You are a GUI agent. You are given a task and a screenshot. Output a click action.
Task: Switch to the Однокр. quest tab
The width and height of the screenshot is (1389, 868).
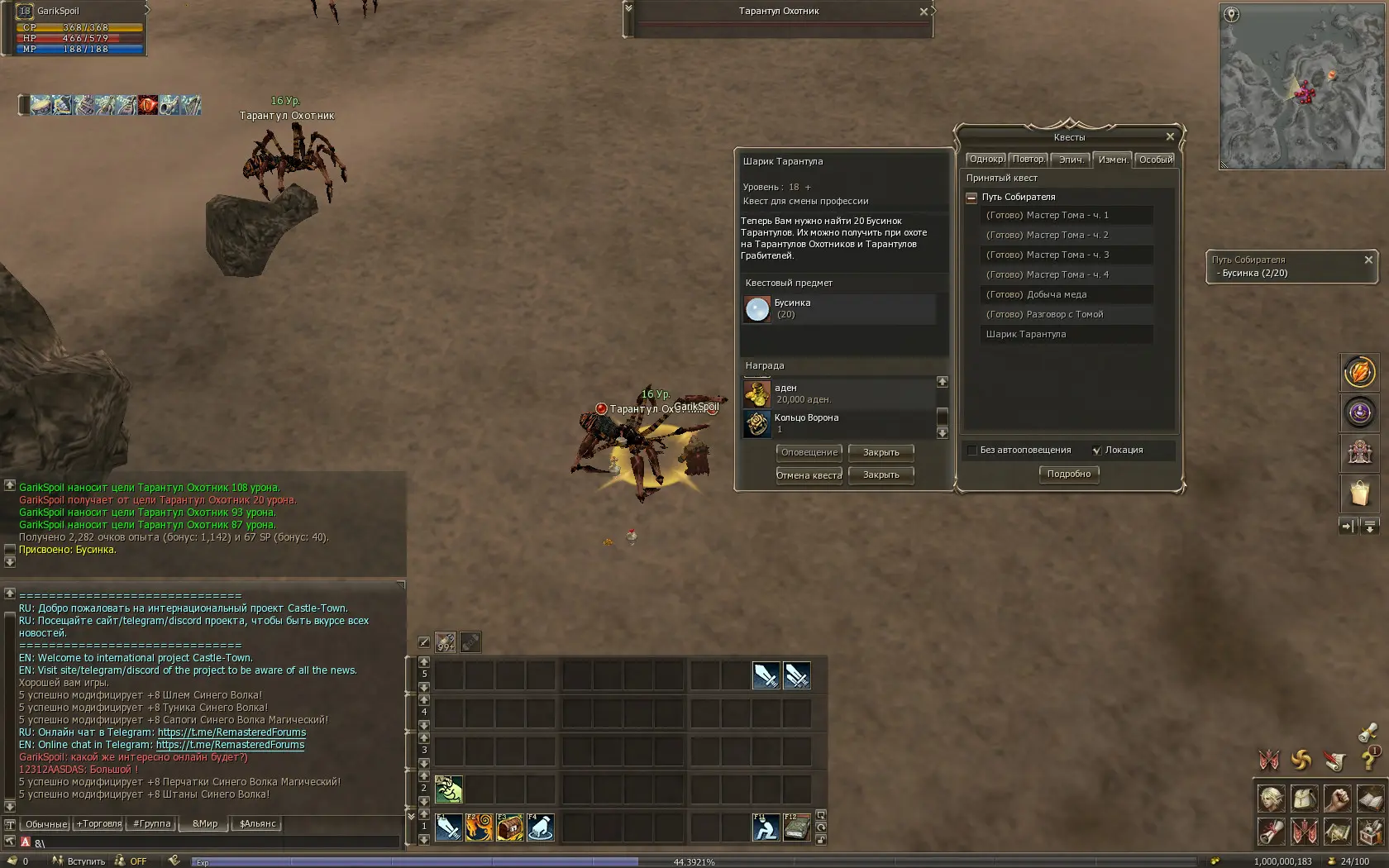pos(986,160)
